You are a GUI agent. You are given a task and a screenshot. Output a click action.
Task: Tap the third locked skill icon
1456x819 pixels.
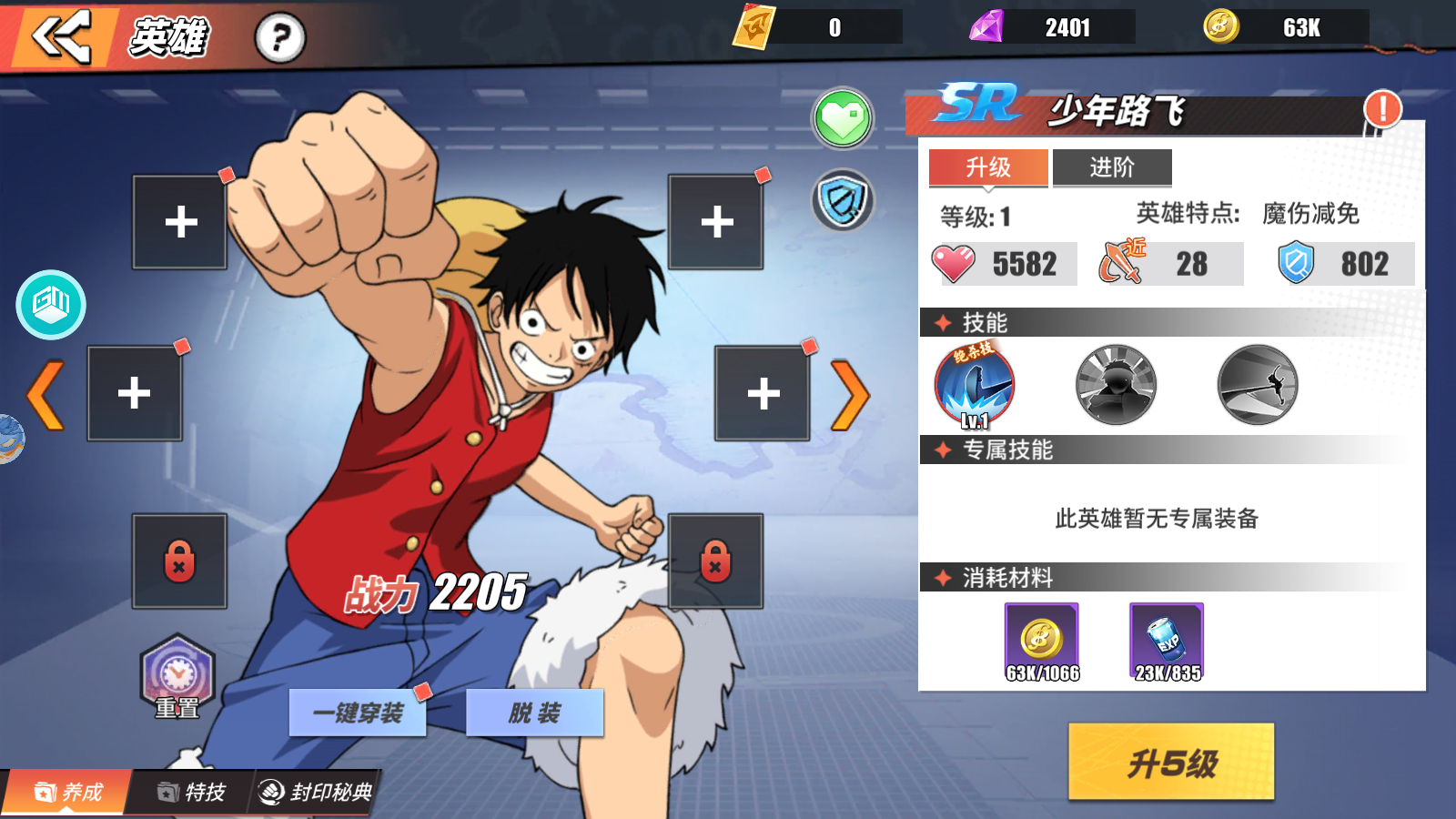click(x=1254, y=385)
